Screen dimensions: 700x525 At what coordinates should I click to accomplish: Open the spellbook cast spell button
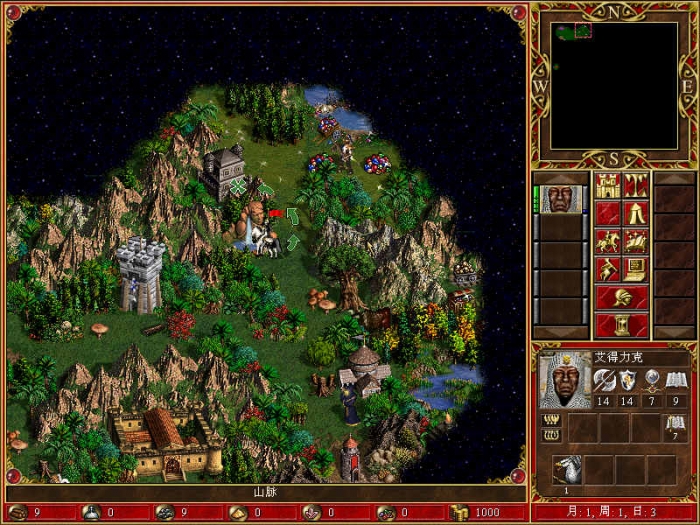click(636, 241)
